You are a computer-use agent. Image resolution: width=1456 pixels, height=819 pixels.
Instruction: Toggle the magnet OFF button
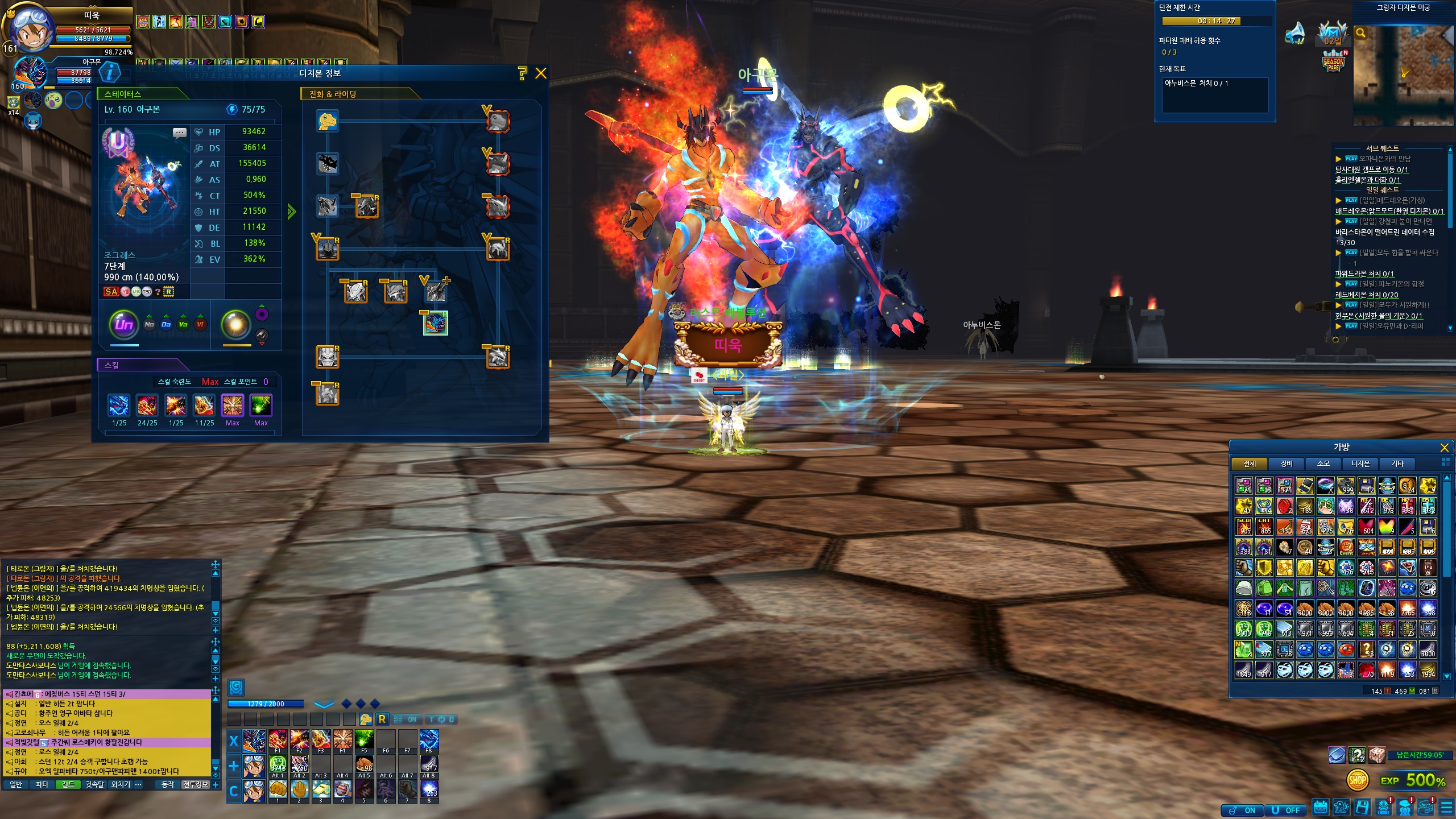tap(1286, 810)
